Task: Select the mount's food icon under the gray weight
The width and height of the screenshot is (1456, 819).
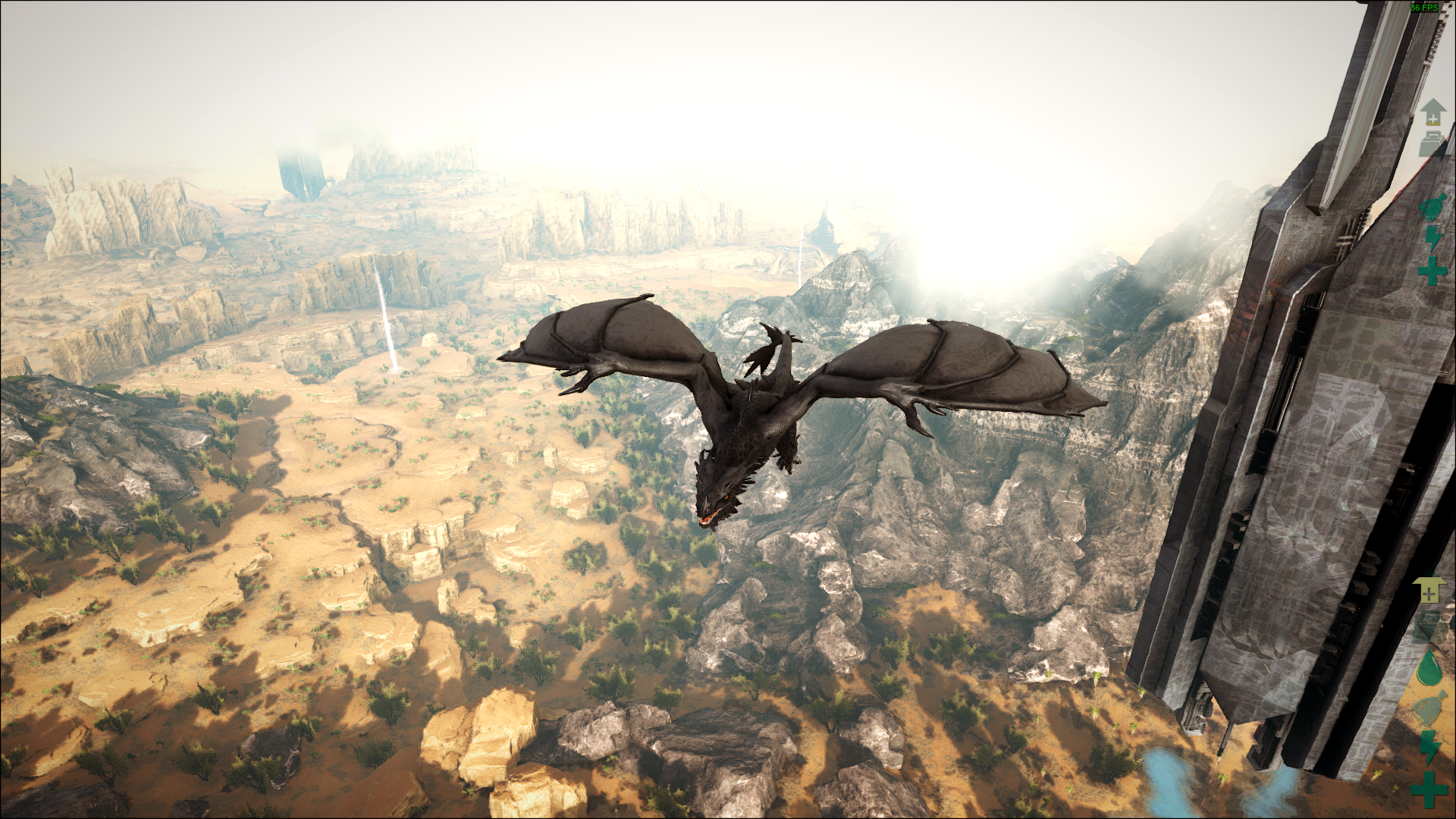Action: click(x=1432, y=207)
